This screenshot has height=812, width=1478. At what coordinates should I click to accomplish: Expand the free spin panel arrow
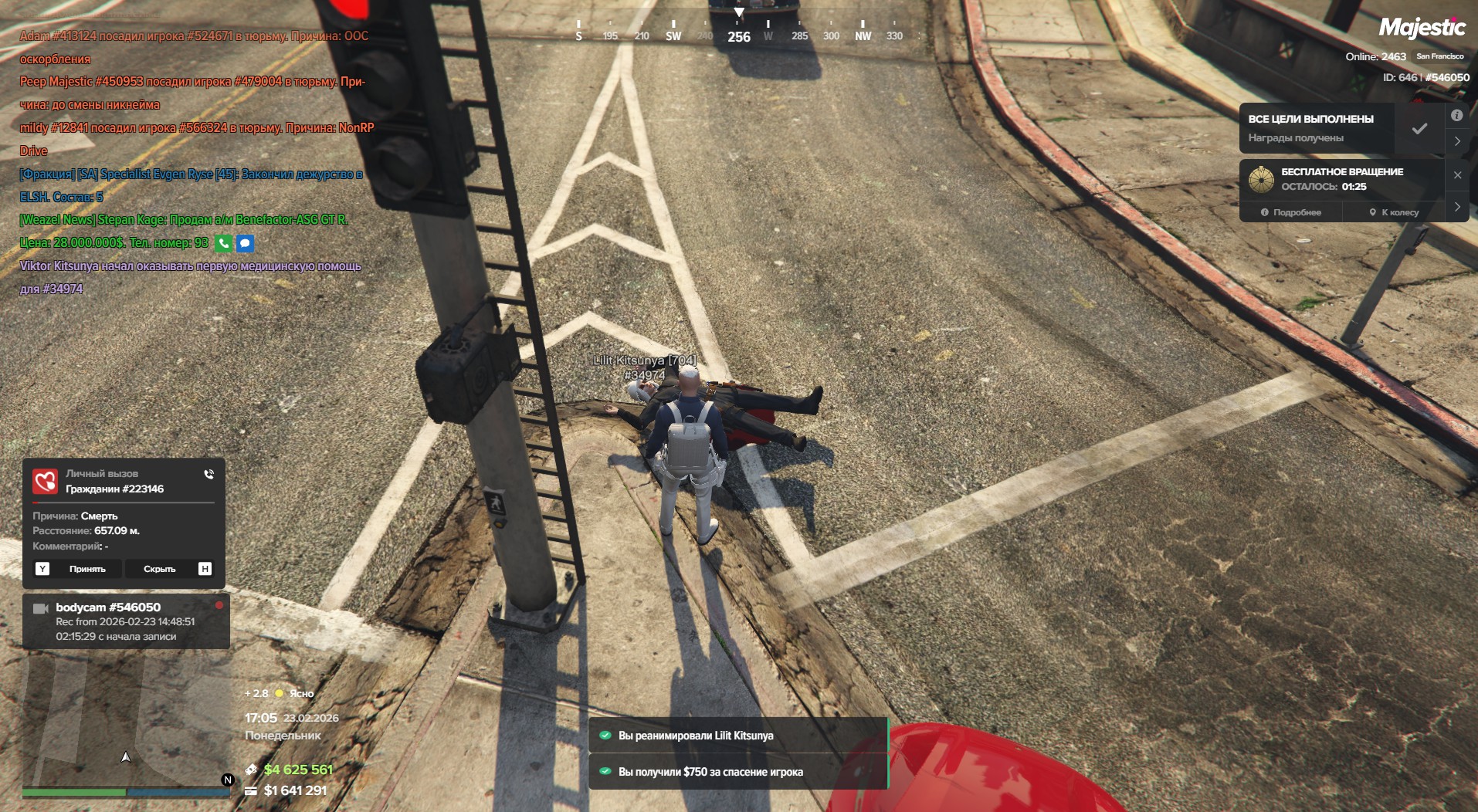pyautogui.click(x=1457, y=207)
